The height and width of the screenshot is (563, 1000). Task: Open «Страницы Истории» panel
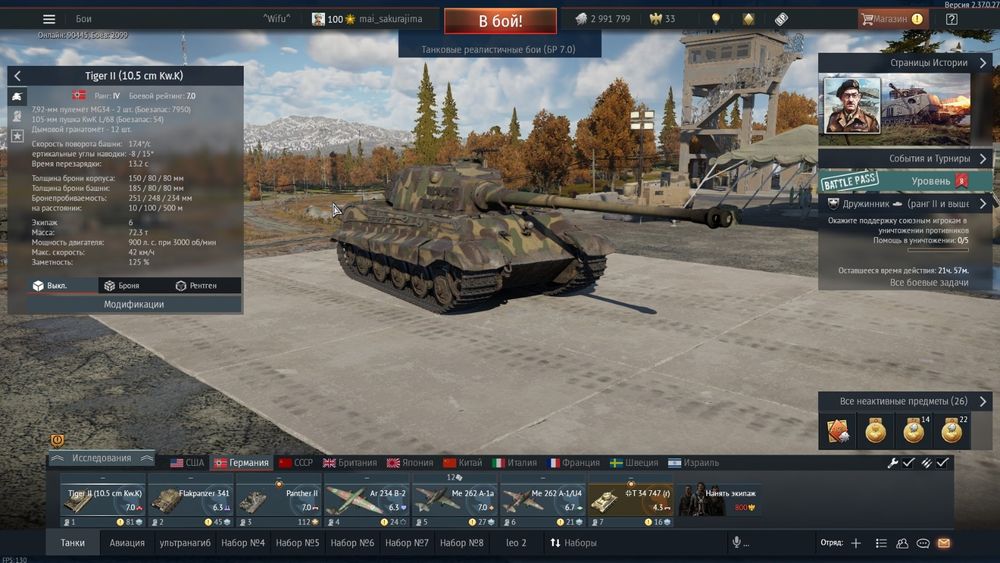(x=906, y=62)
